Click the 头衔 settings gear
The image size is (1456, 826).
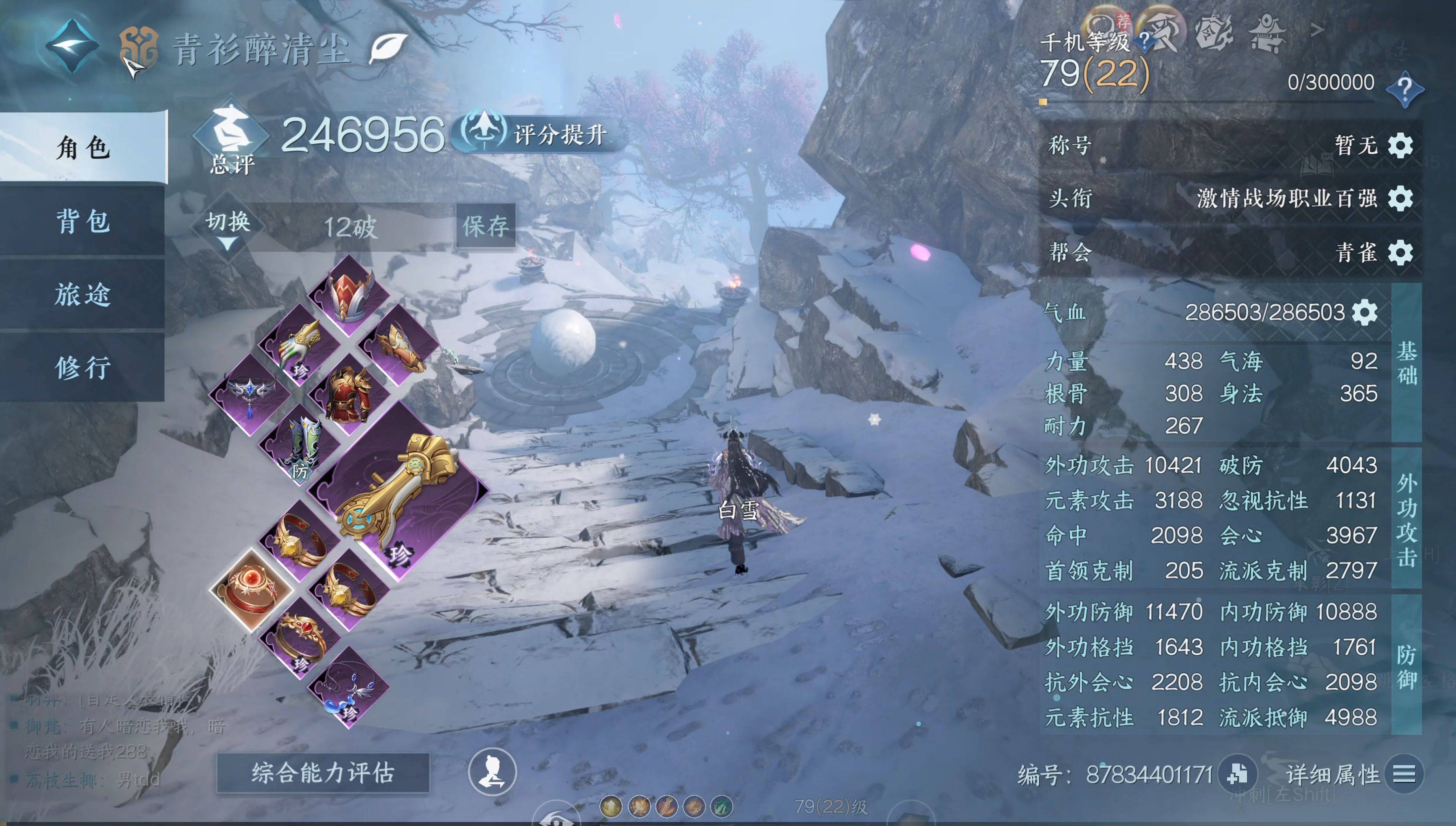coord(1401,198)
